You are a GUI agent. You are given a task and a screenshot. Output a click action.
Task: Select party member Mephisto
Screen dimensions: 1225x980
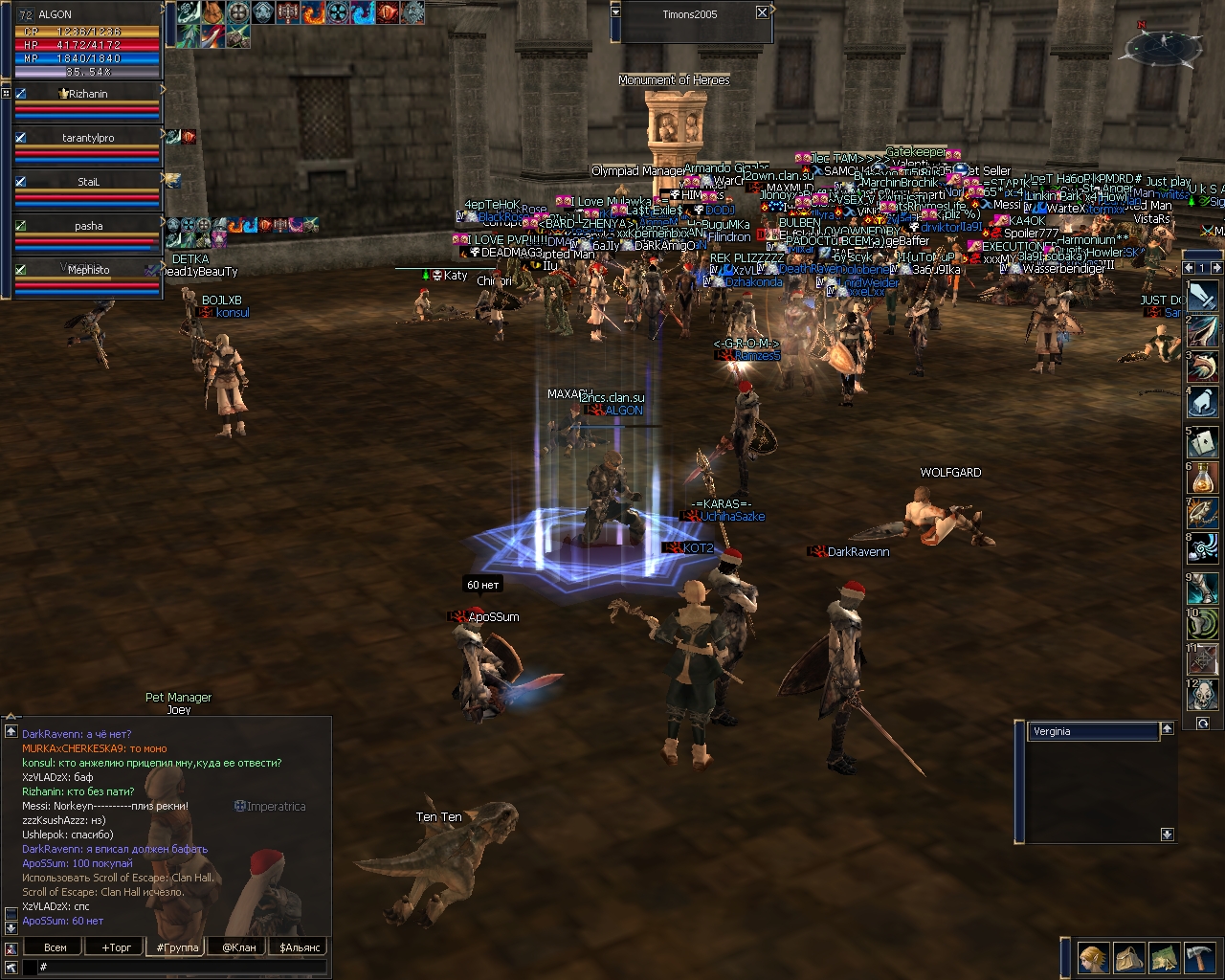(x=88, y=271)
